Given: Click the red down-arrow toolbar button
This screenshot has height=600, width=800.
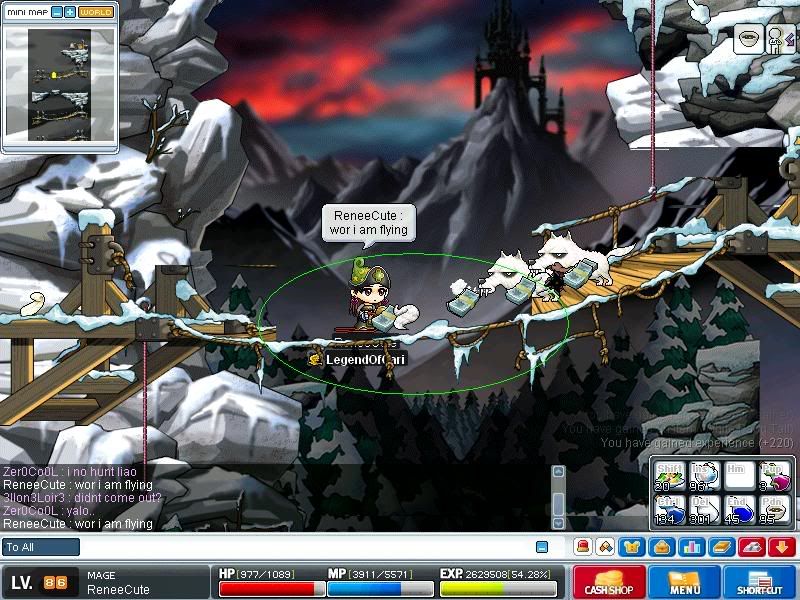Looking at the screenshot, I should [781, 547].
